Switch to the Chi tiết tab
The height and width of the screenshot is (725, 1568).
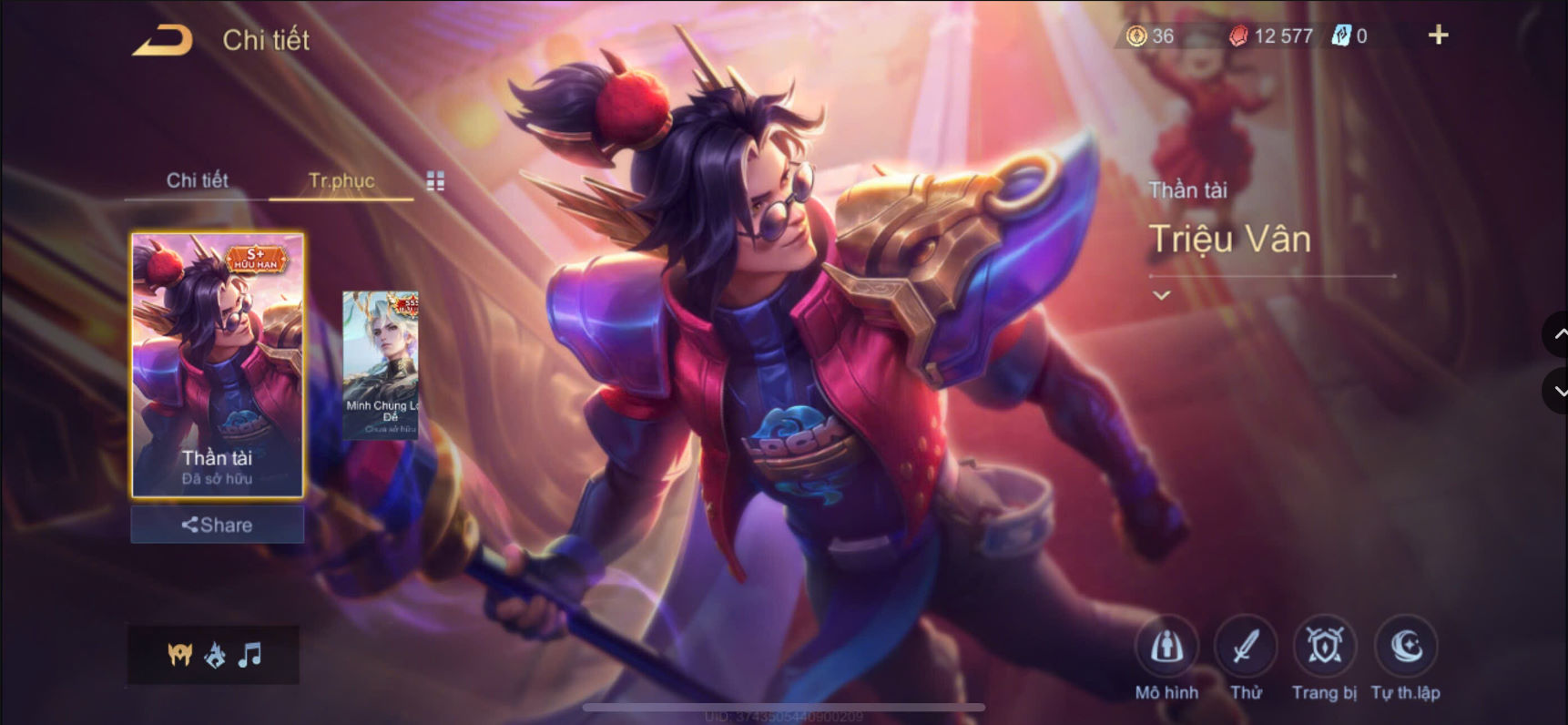coord(197,180)
